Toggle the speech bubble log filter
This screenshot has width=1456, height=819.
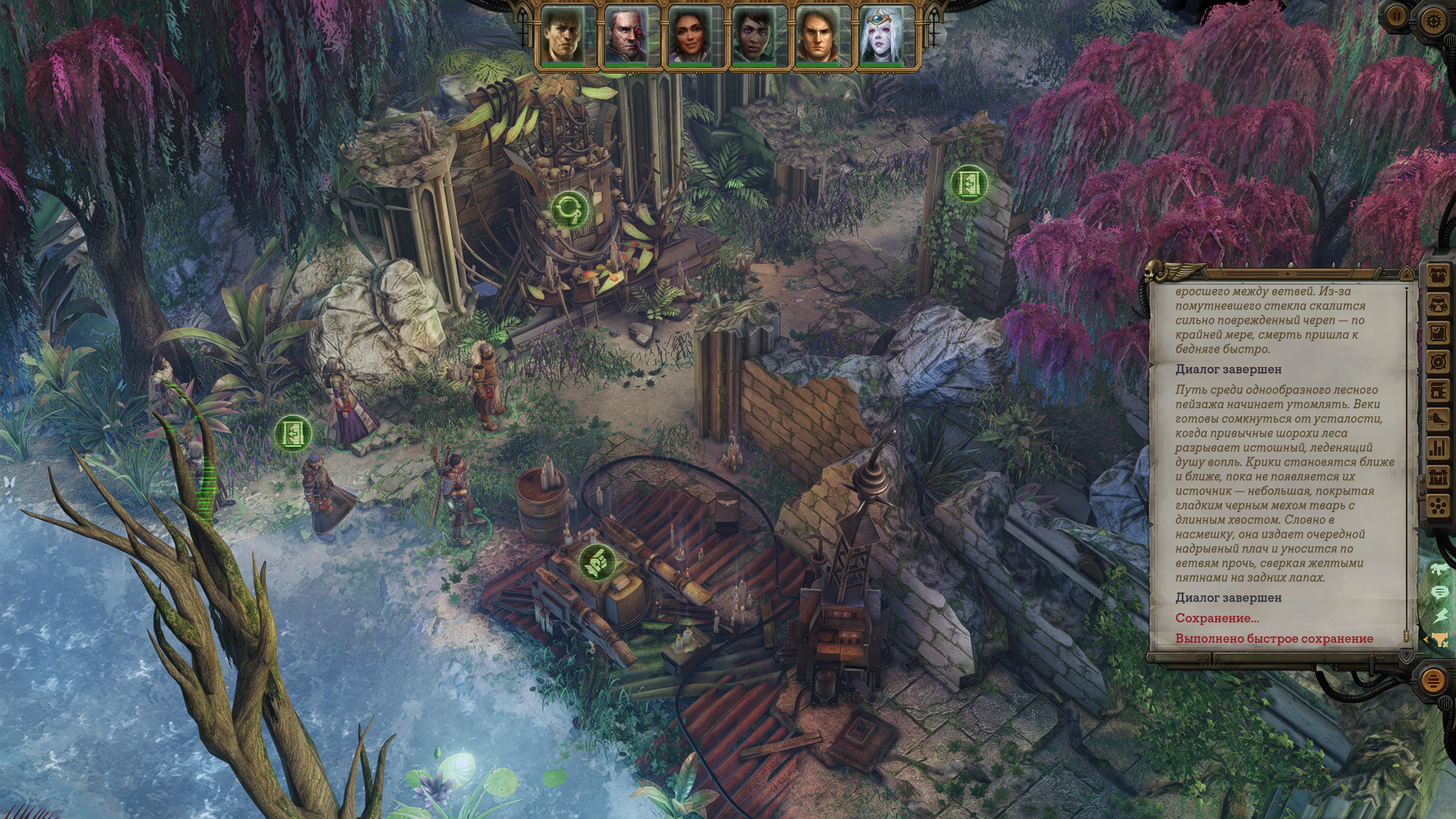pos(1439,591)
